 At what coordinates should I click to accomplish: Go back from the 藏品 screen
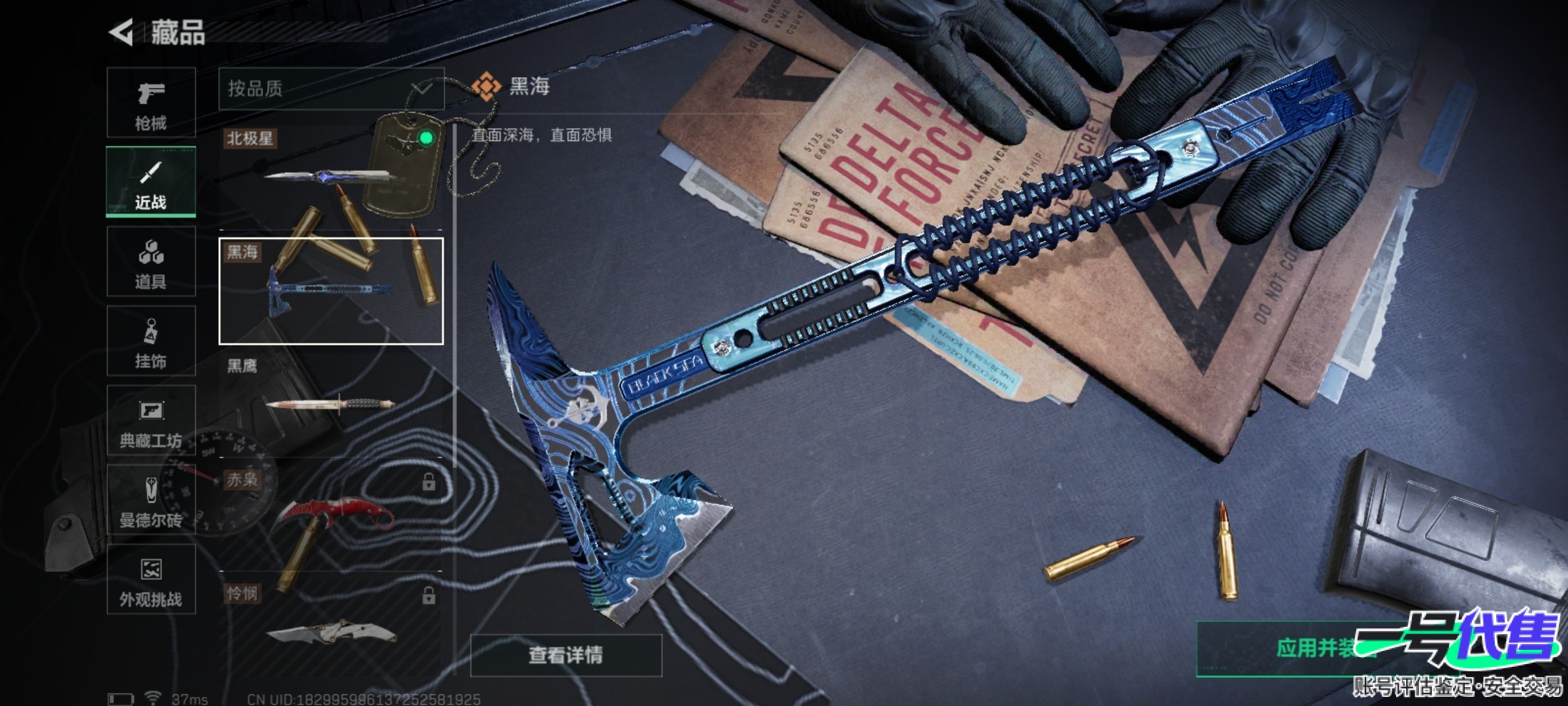click(122, 33)
